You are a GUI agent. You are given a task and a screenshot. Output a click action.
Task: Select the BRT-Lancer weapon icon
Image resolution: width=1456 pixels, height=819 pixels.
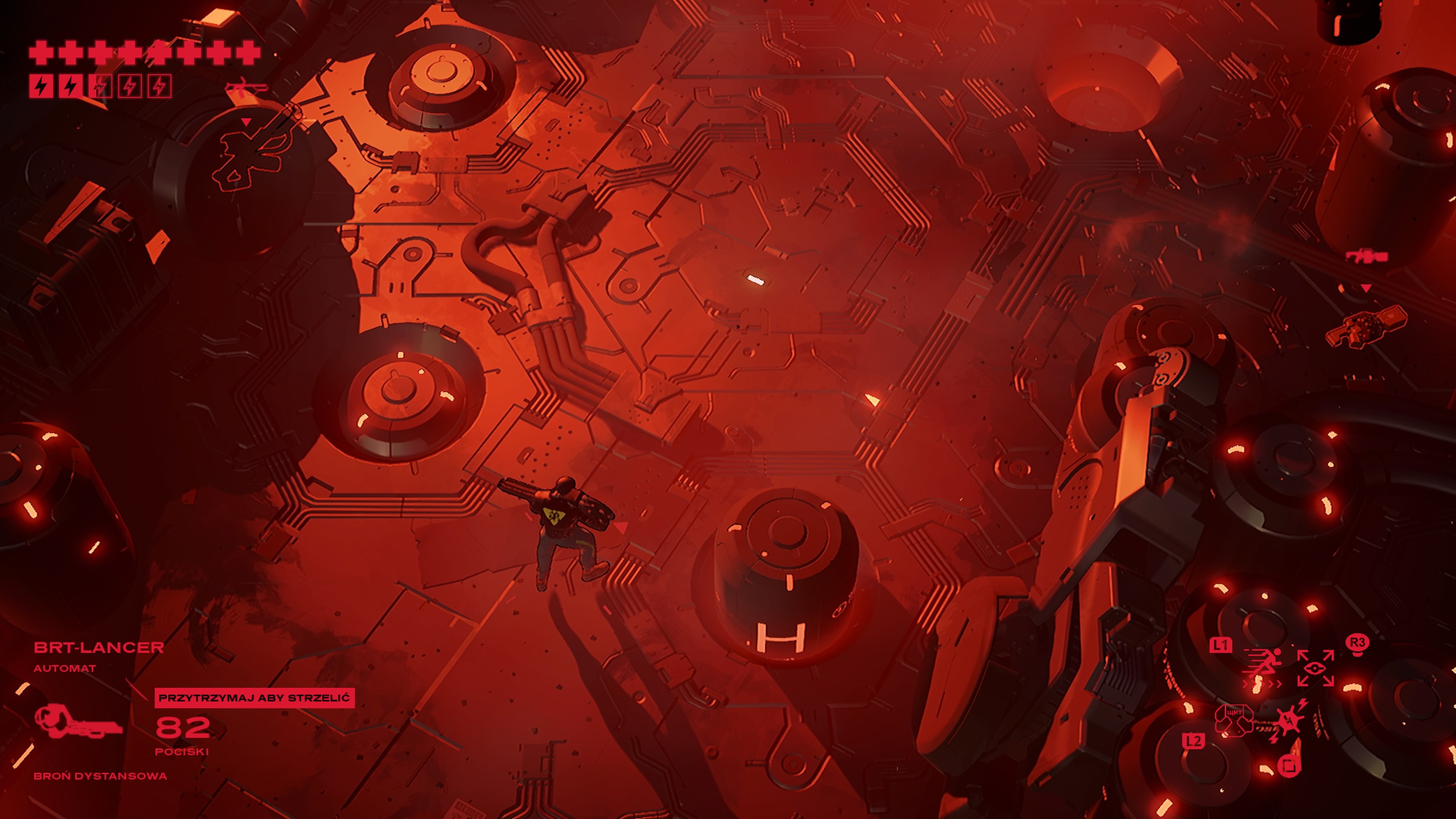point(78,721)
